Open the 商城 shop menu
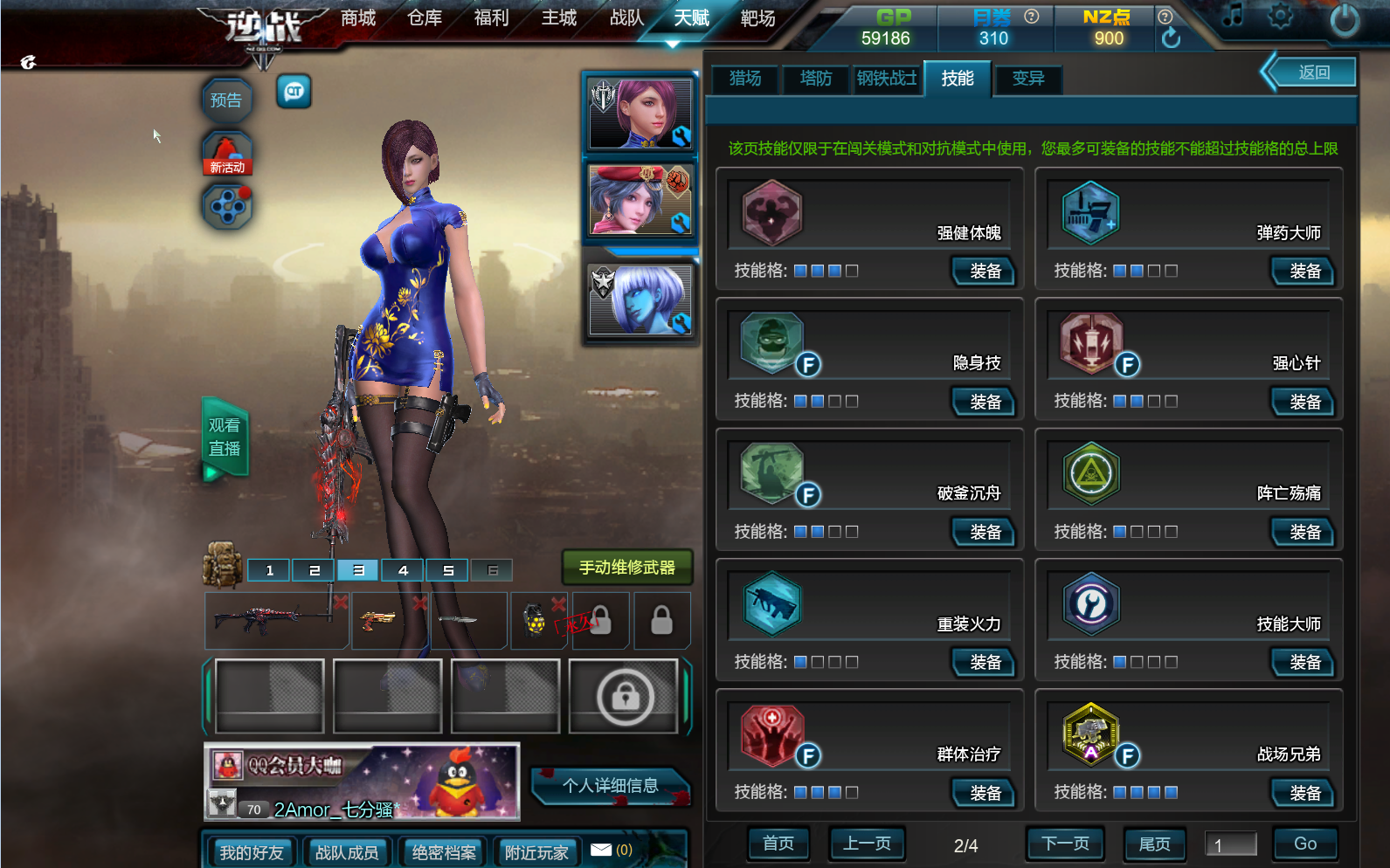1390x868 pixels. coord(358,18)
